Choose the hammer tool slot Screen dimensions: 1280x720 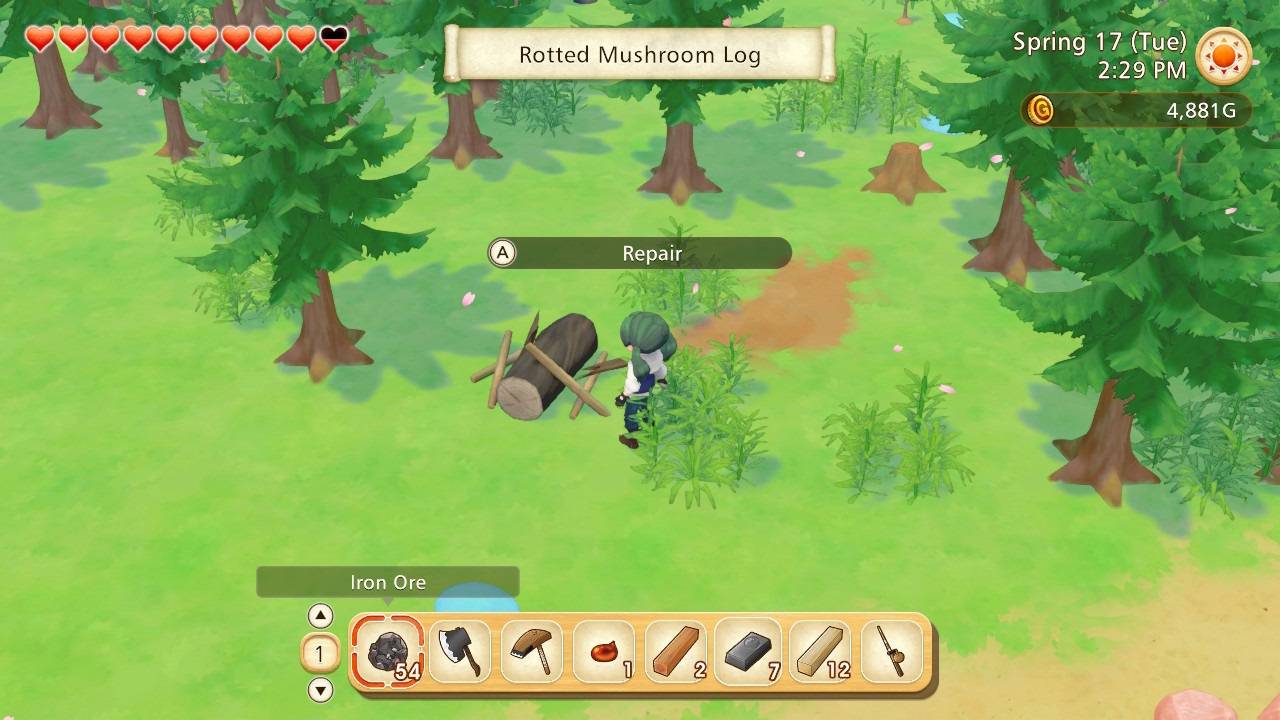coord(532,652)
